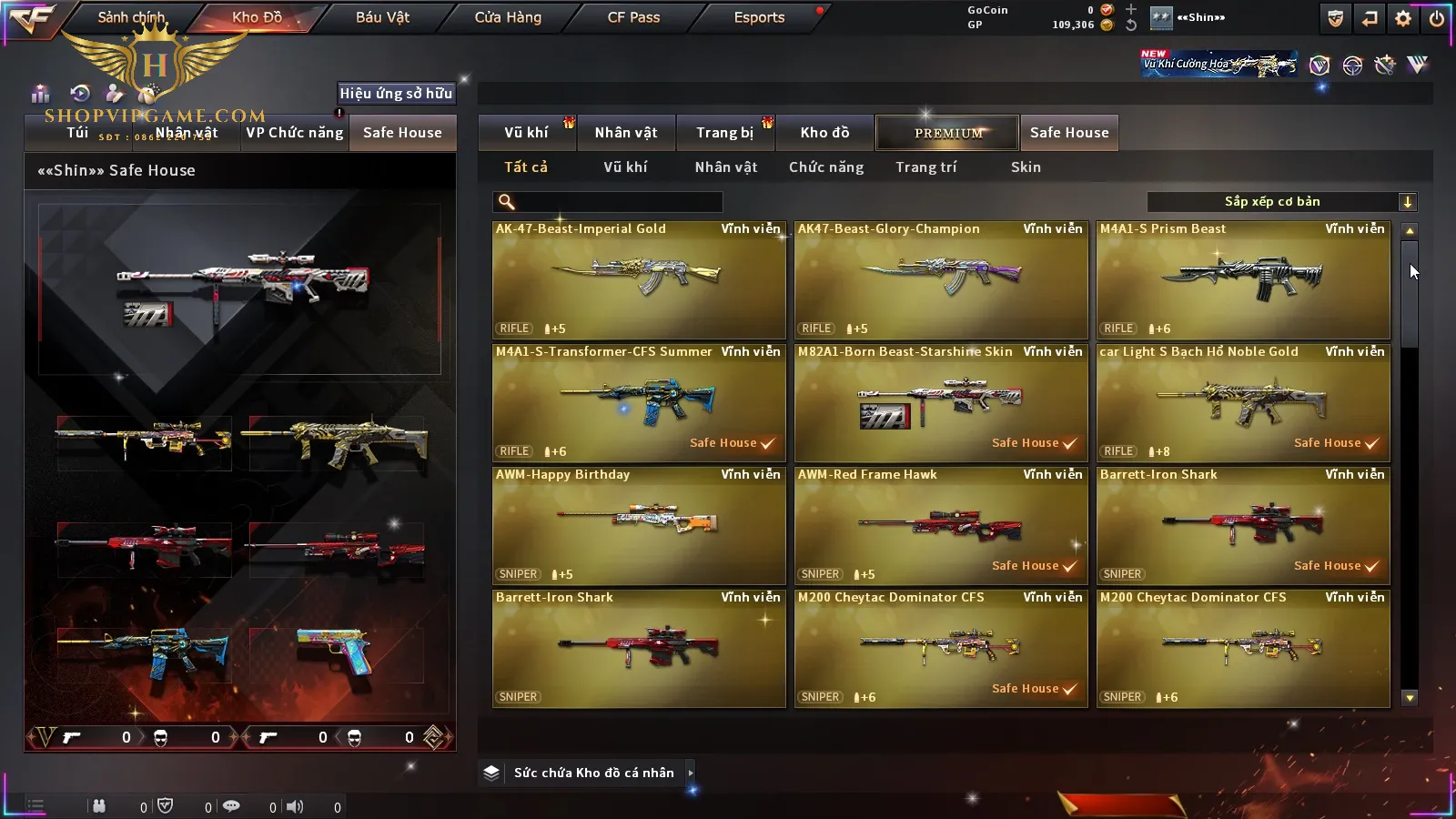
Task: Select the AWM-Happy Birthday sniper
Action: pyautogui.click(x=639, y=525)
